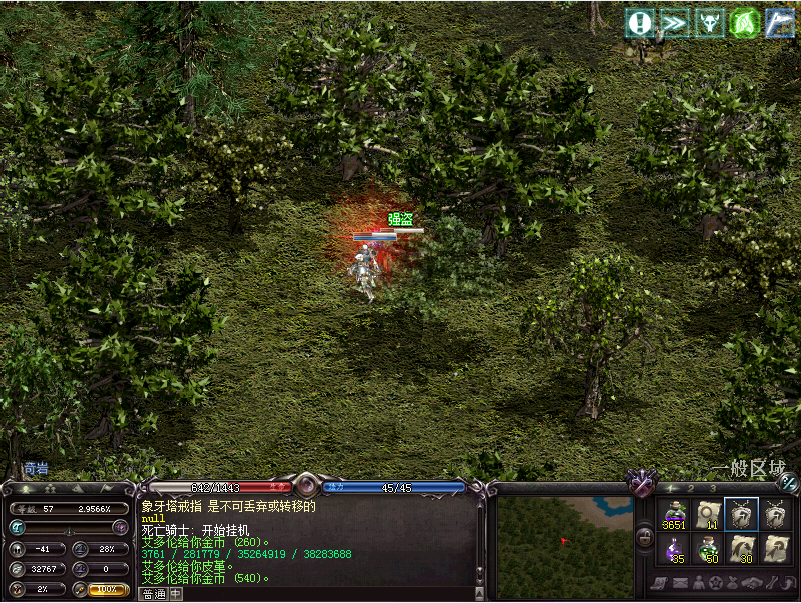The height and width of the screenshot is (603, 801).
Task: Select the 普通 chat channel tab
Action: [x=153, y=594]
